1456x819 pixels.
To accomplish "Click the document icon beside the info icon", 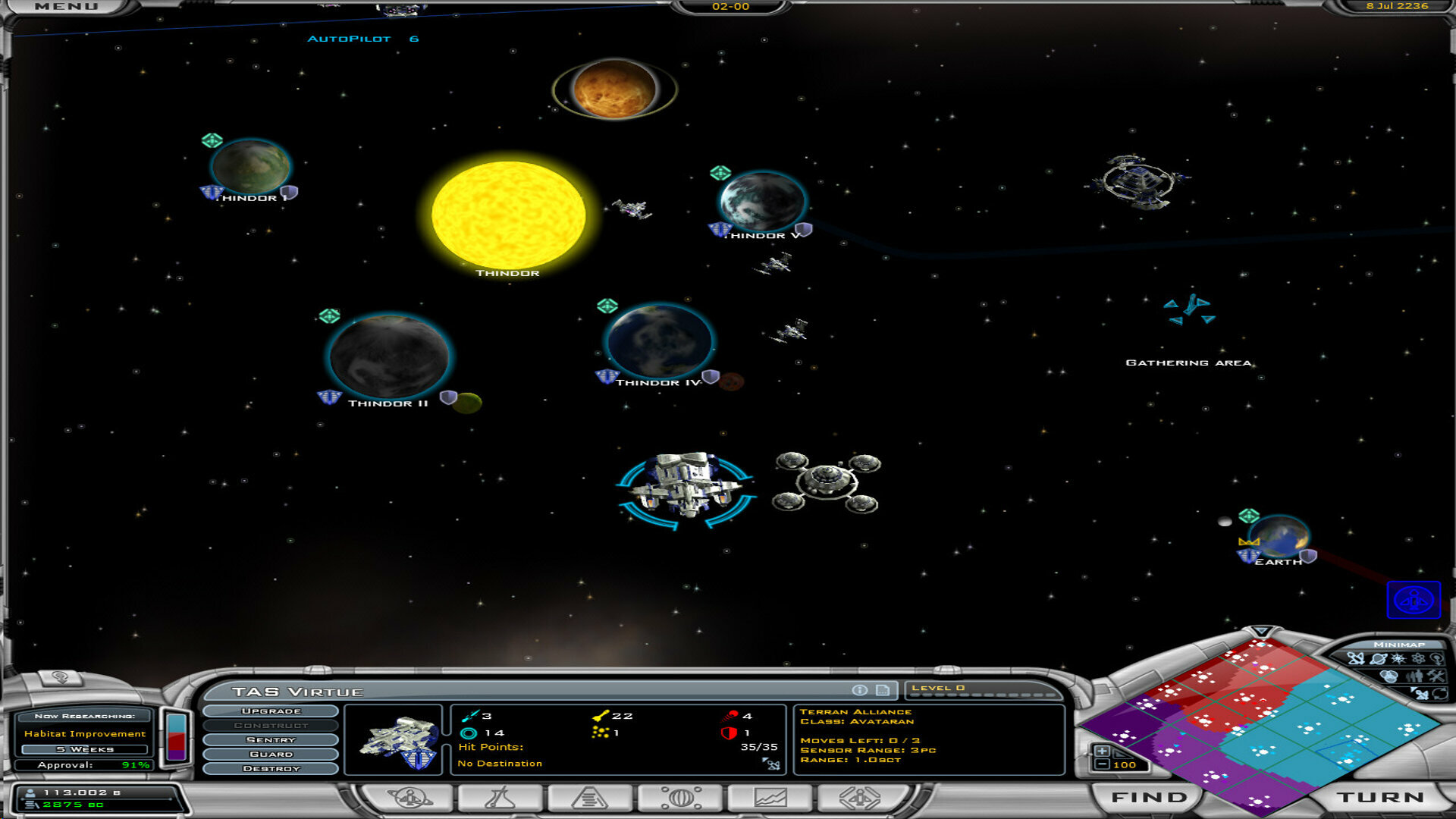I will click(881, 690).
